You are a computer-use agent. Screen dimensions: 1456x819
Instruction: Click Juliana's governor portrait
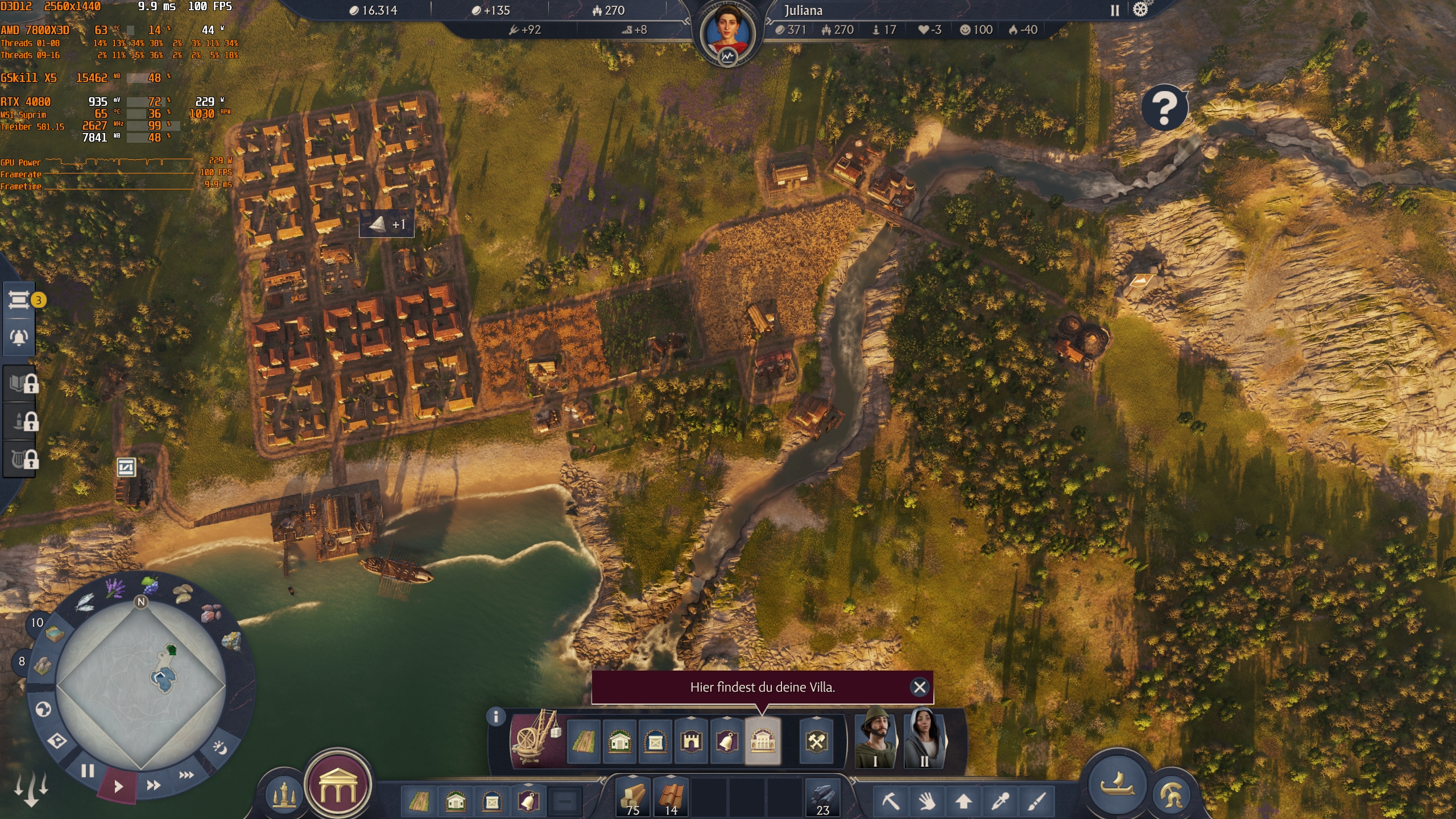(727, 33)
